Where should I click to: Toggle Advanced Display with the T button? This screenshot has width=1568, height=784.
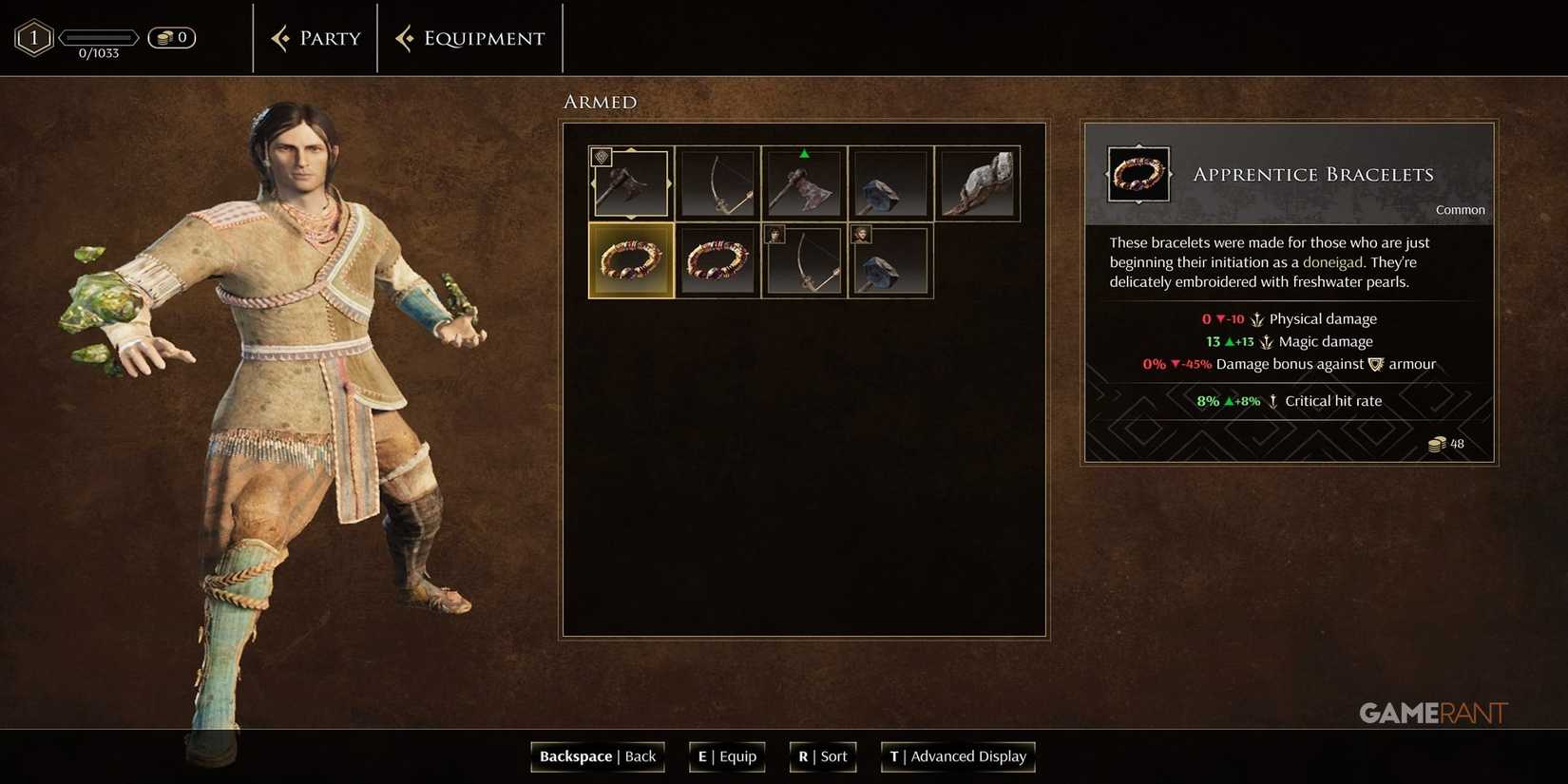click(x=957, y=756)
